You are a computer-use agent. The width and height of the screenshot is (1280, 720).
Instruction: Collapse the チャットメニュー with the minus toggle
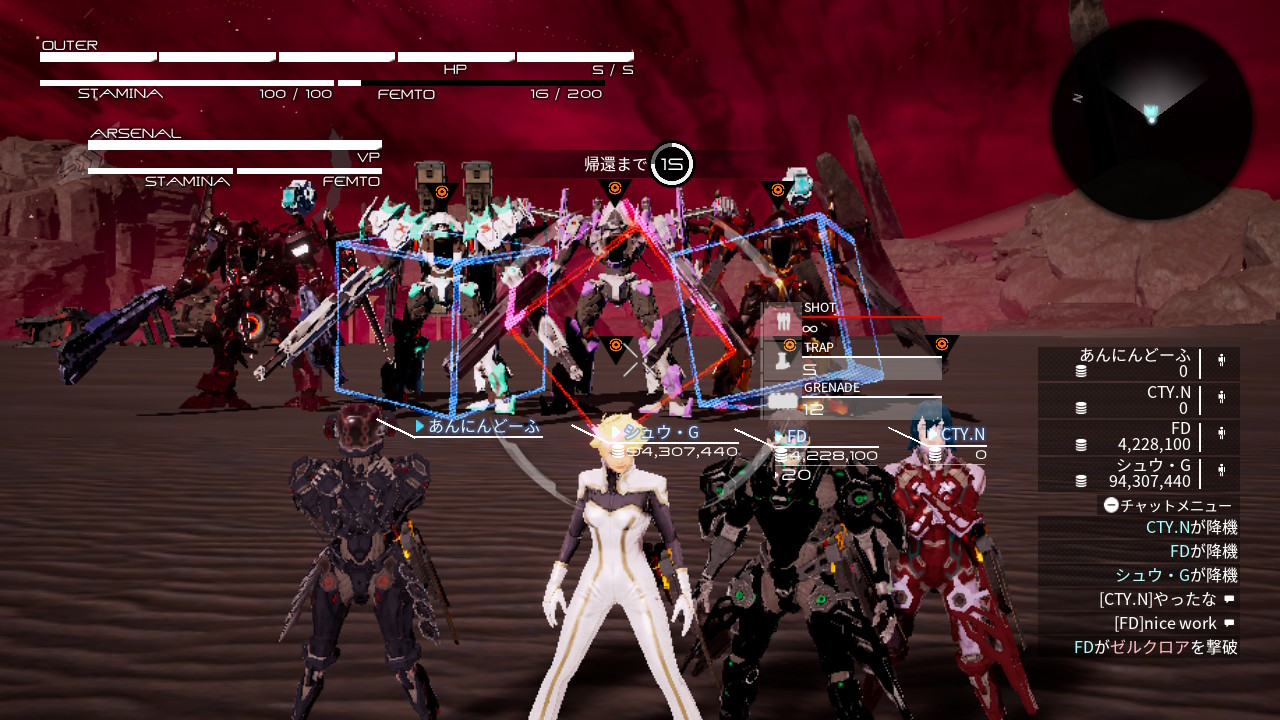pos(1110,505)
